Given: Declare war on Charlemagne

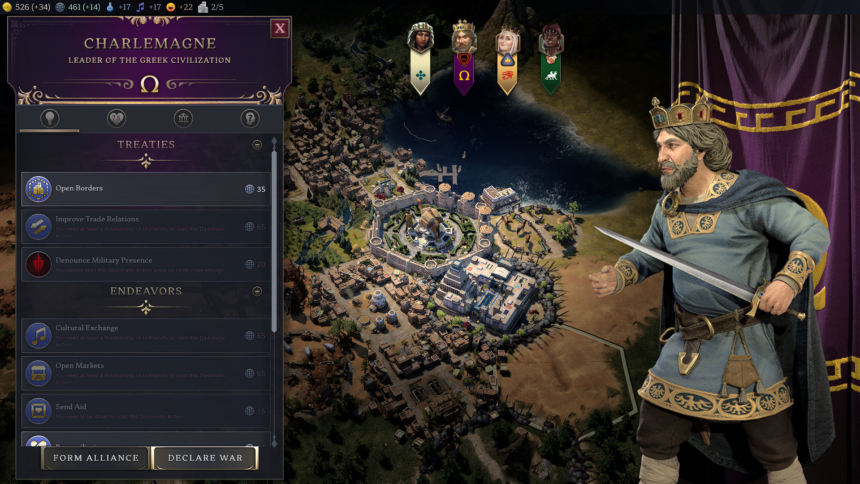Looking at the screenshot, I should coord(205,458).
